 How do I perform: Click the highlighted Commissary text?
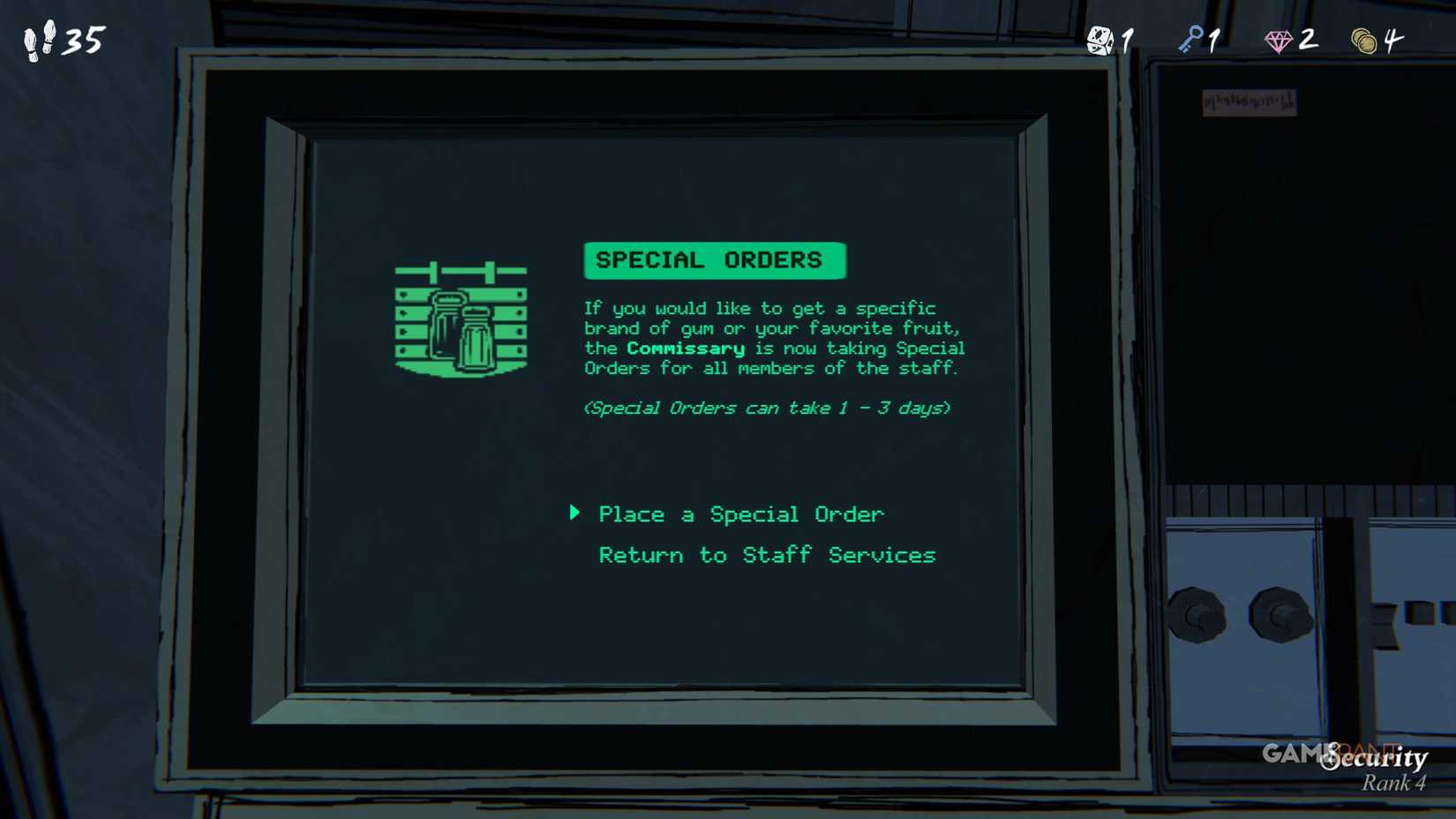[684, 348]
